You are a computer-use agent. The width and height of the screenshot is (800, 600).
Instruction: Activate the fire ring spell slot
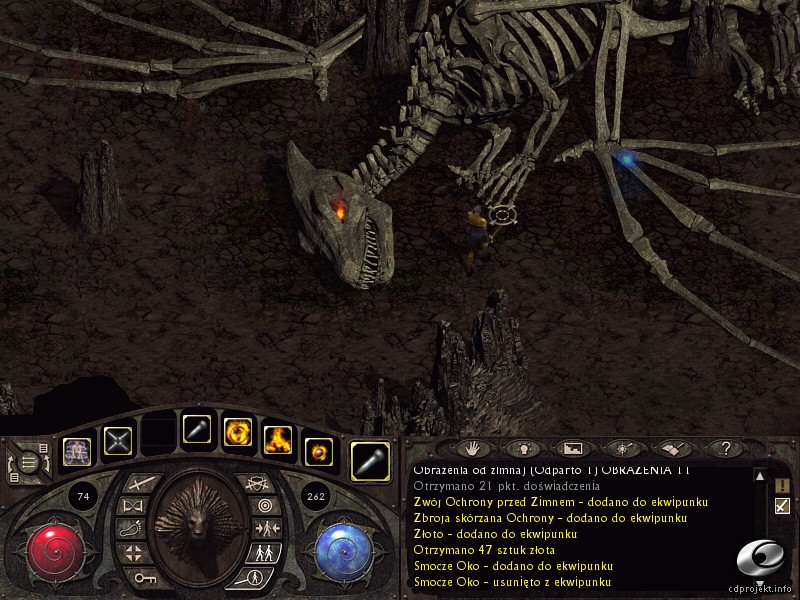click(237, 431)
